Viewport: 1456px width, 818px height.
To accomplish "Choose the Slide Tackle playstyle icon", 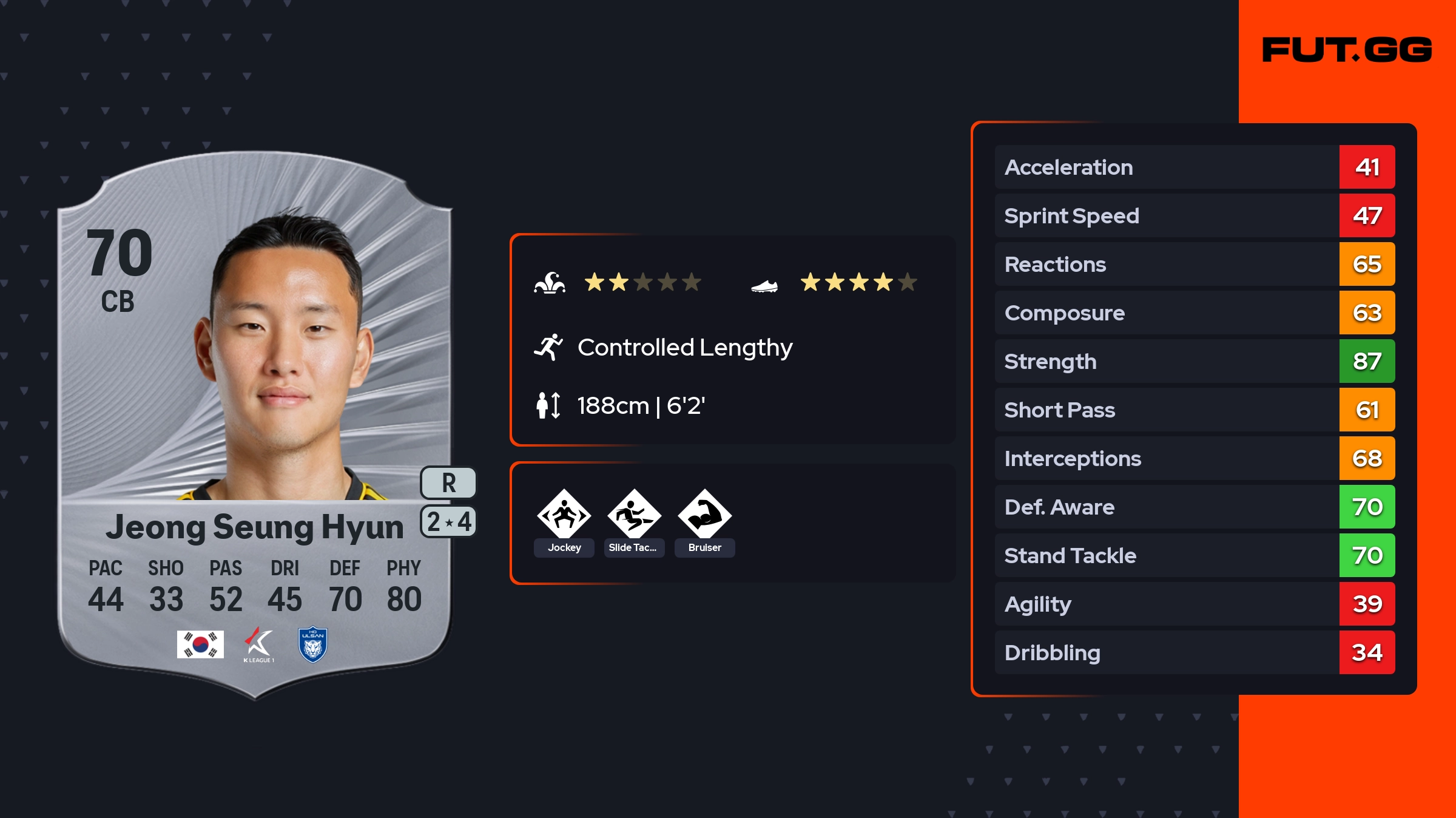I will (x=634, y=515).
